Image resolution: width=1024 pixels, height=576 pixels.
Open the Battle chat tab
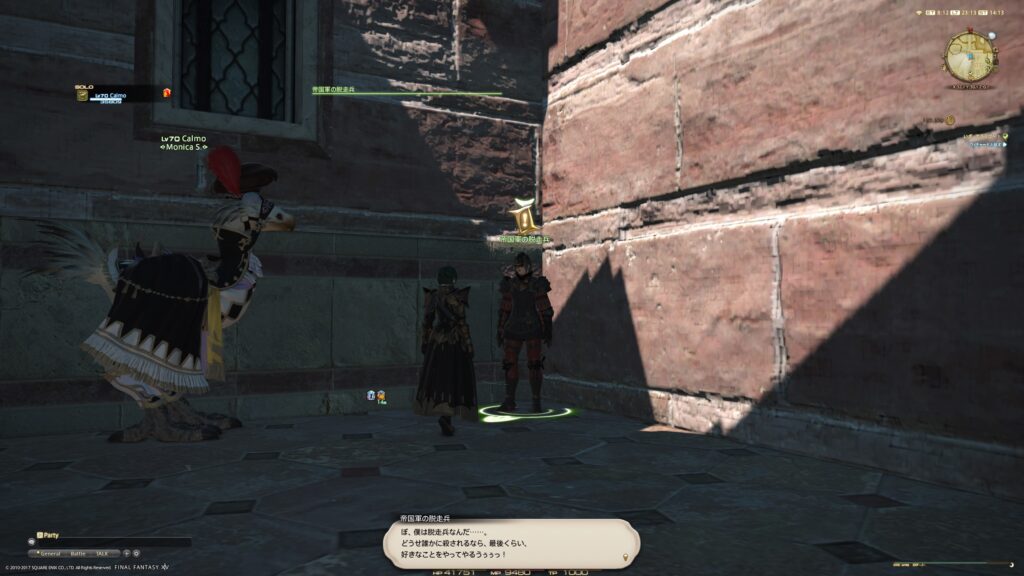pyautogui.click(x=77, y=552)
